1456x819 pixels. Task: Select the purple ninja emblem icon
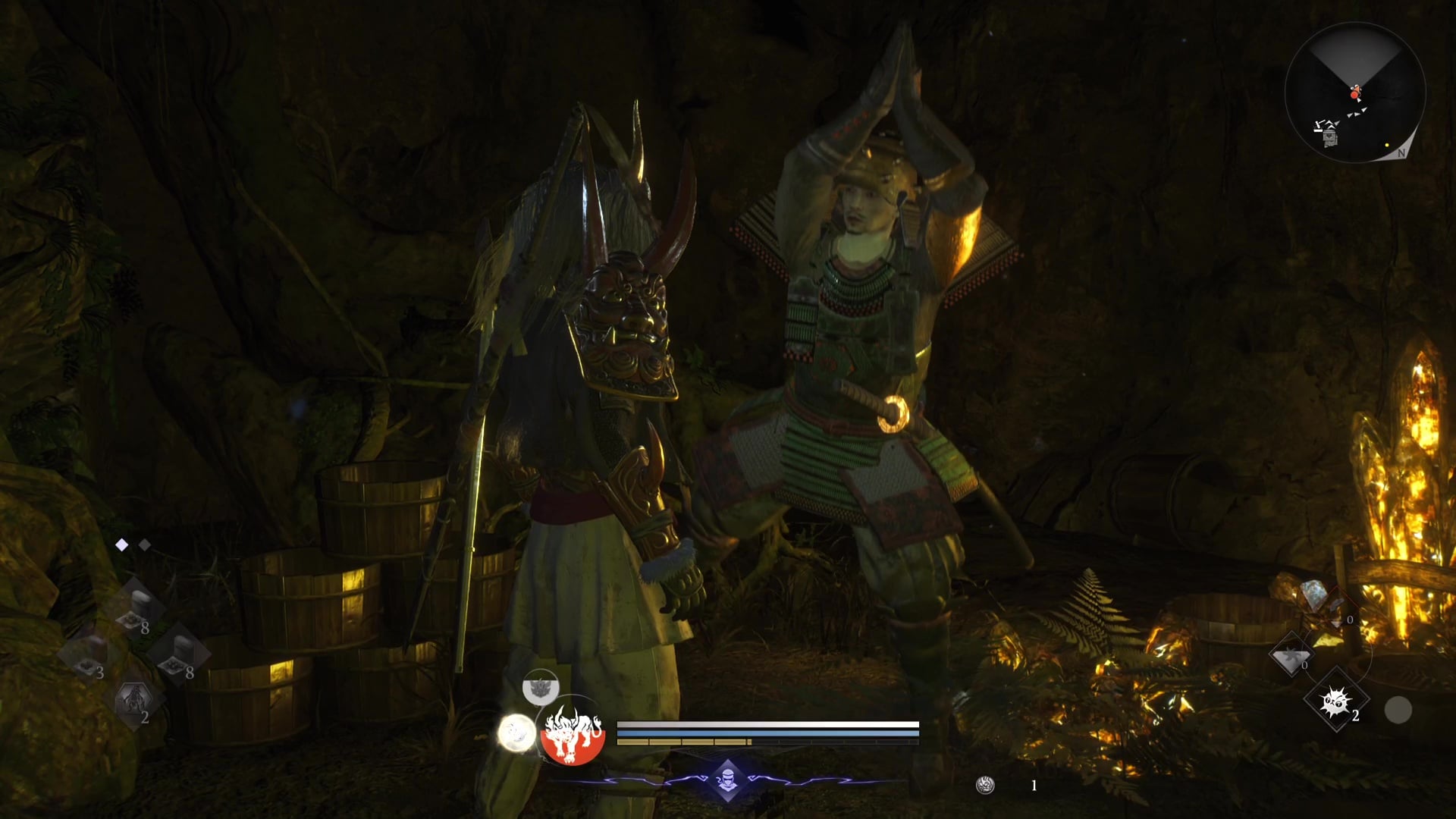pos(727,780)
